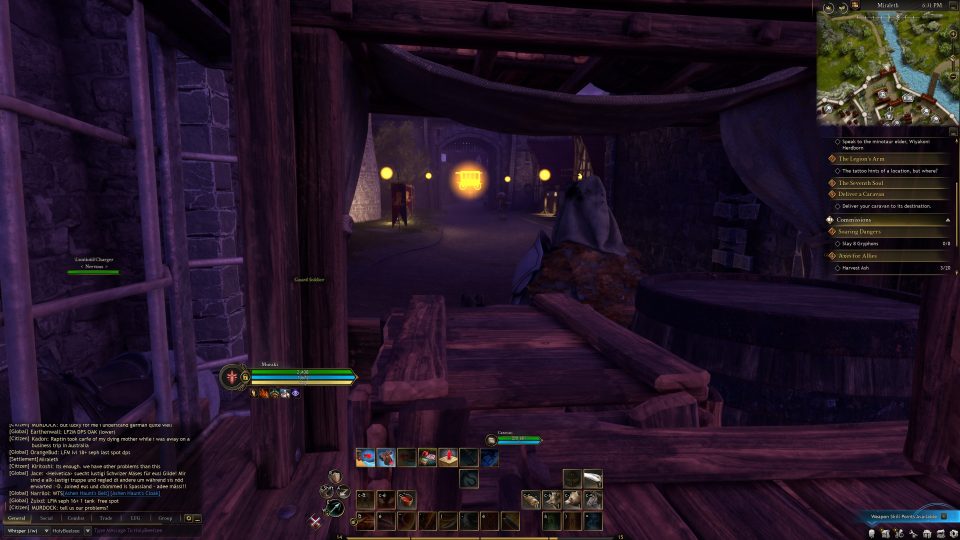960x540 pixels.
Task: Select the Trade chat tab
Action: click(x=105, y=519)
